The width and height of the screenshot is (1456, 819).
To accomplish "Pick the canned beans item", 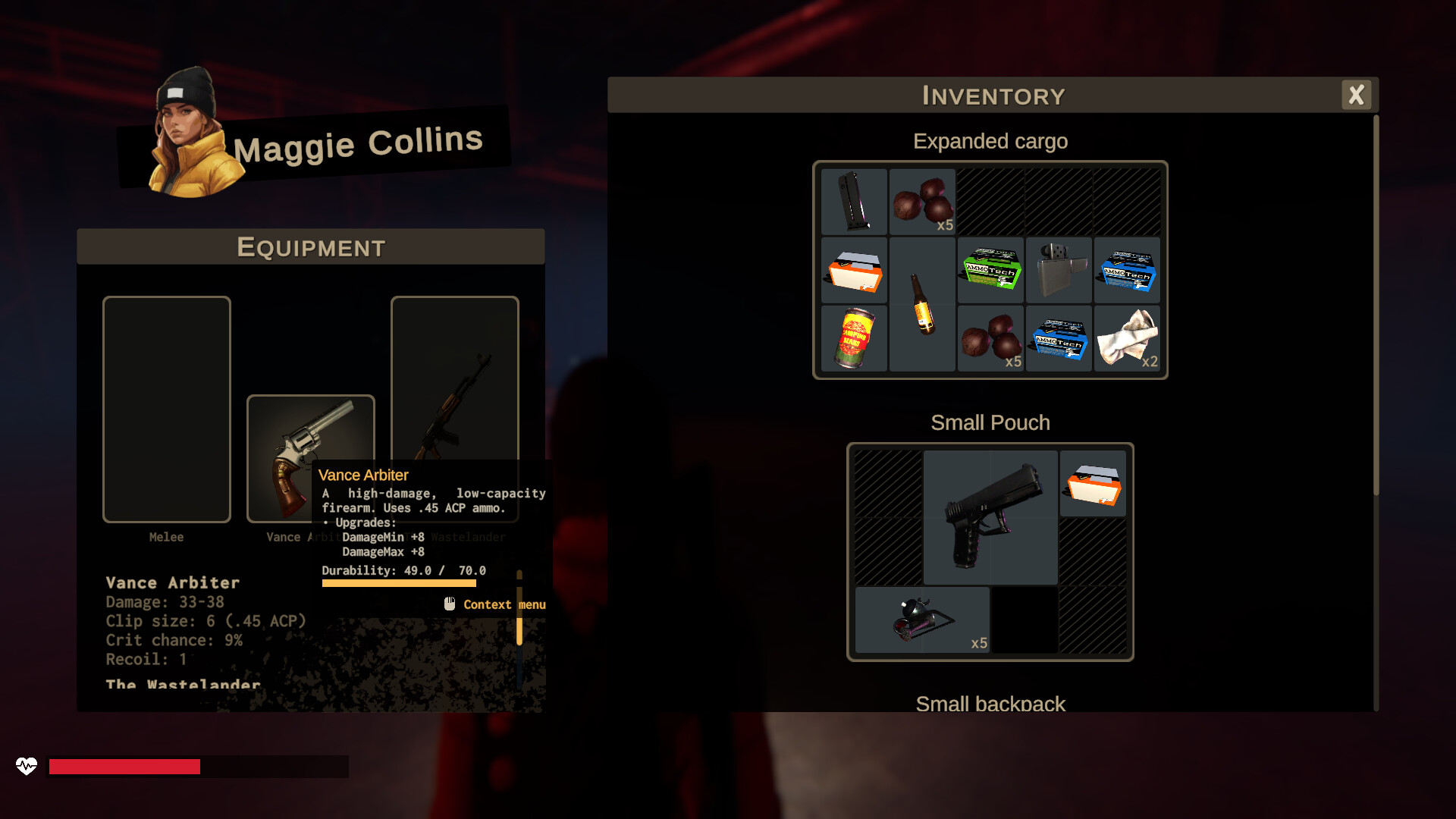I will (854, 338).
